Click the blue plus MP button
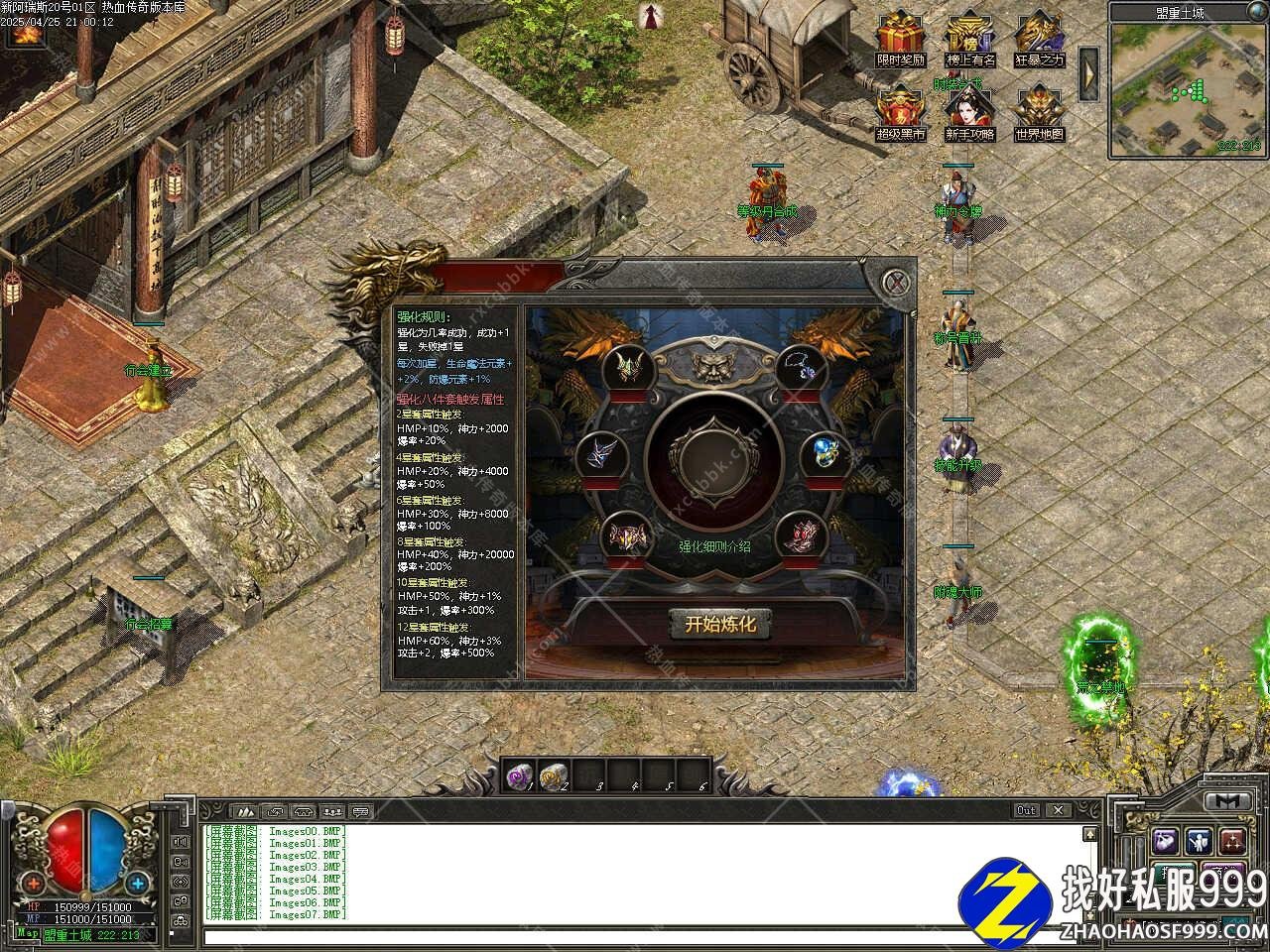This screenshot has width=1270, height=952. point(137,882)
